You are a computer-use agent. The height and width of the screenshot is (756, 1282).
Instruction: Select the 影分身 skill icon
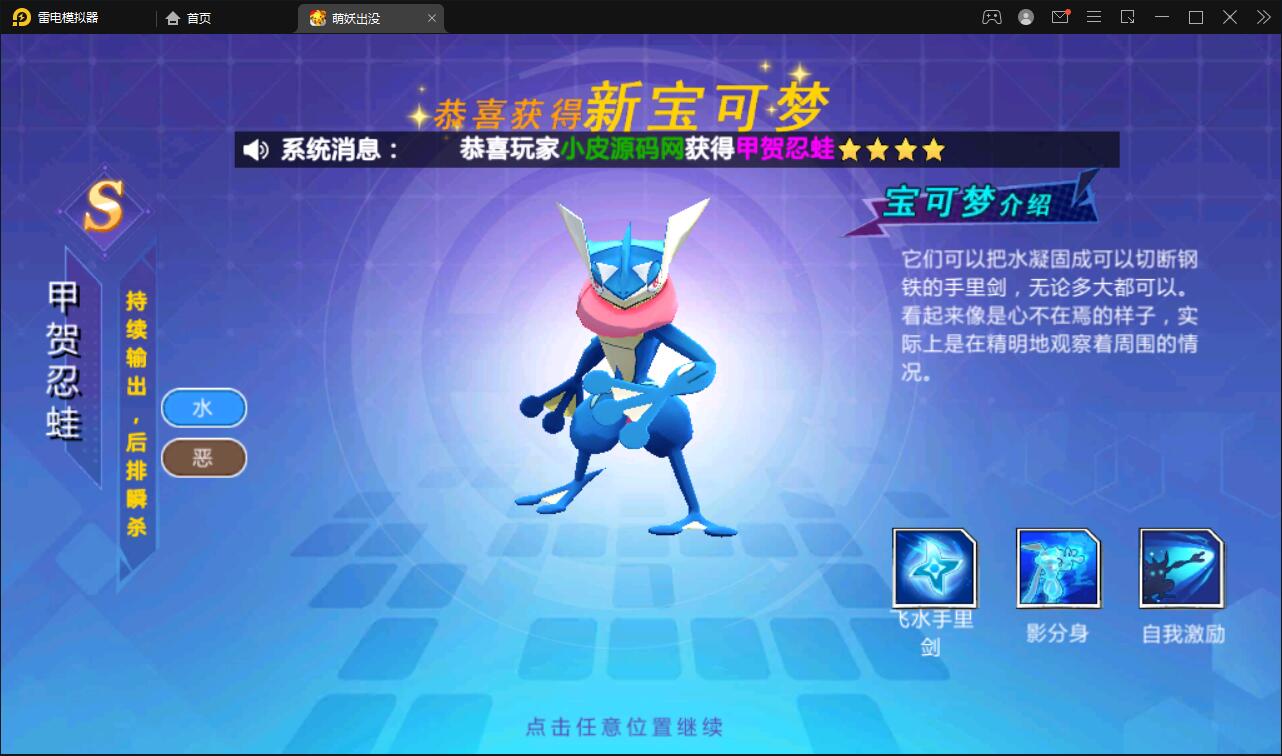coord(1058,567)
